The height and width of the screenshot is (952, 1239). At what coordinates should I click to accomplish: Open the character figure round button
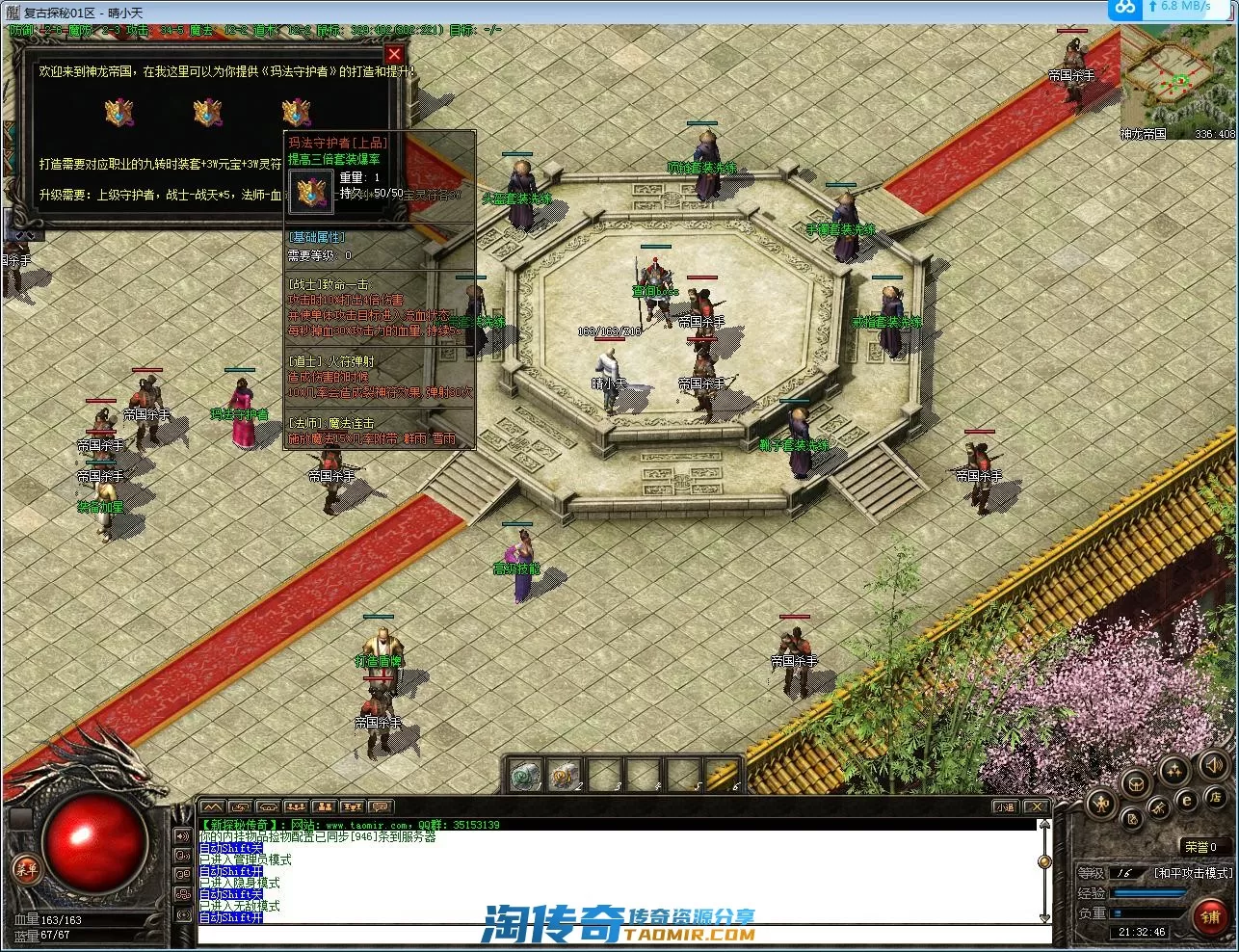1103,803
